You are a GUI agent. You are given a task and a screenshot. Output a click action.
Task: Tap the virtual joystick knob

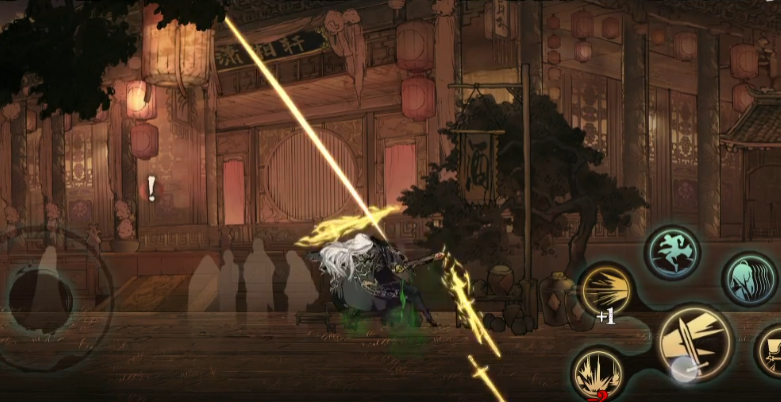pos(41,296)
